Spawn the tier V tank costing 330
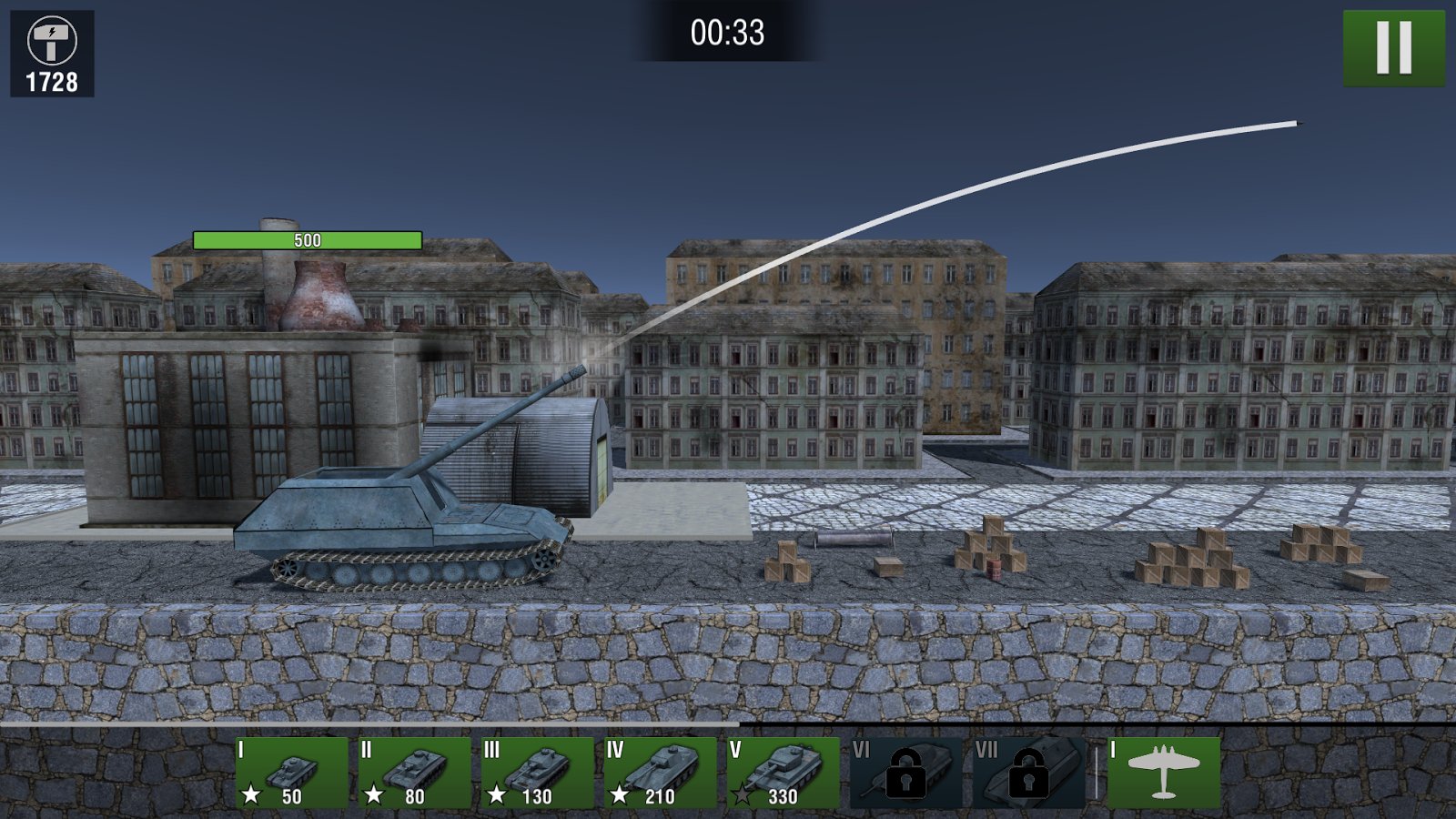This screenshot has height=819, width=1456. click(783, 773)
